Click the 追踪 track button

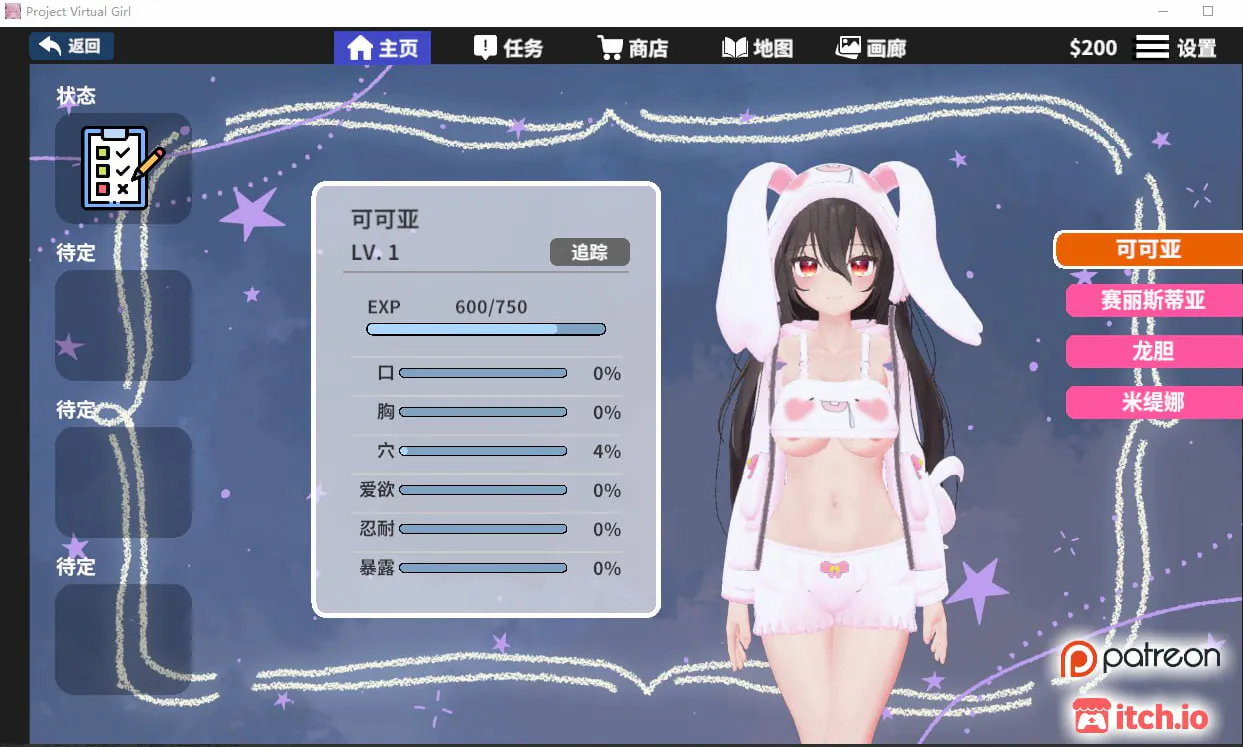pos(589,252)
